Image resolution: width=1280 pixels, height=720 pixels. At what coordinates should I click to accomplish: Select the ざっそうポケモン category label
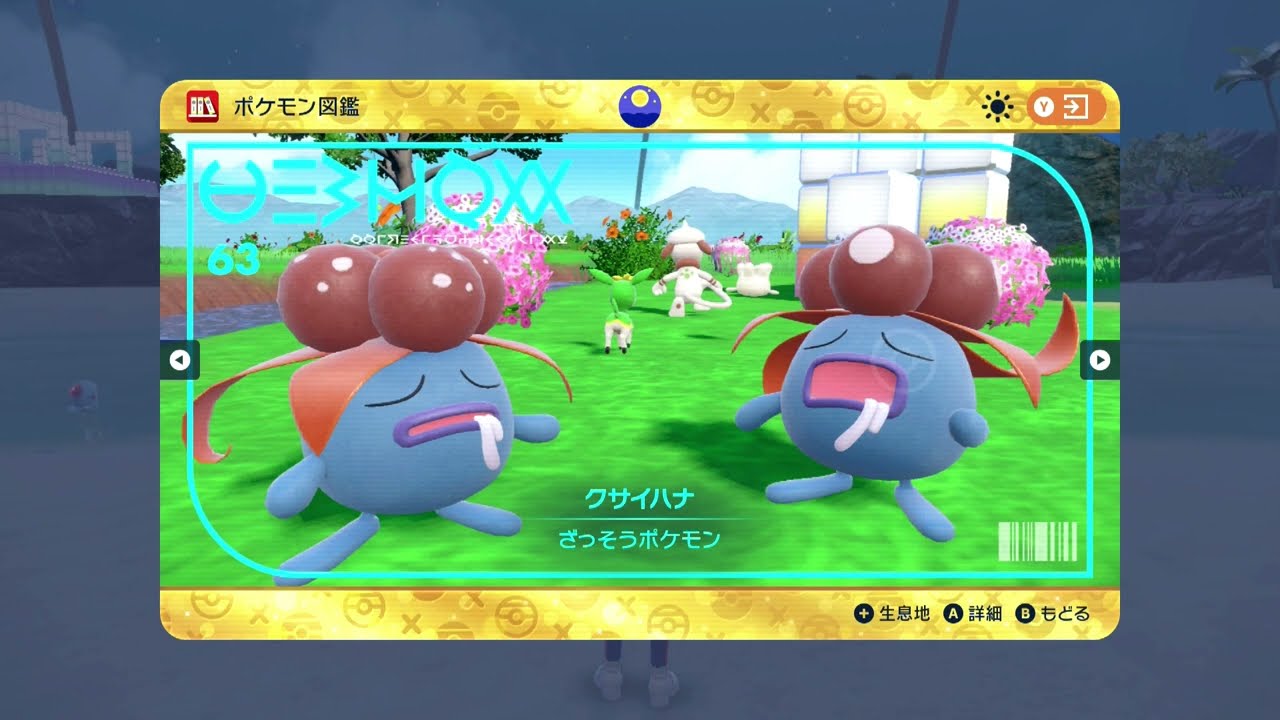pyautogui.click(x=639, y=538)
